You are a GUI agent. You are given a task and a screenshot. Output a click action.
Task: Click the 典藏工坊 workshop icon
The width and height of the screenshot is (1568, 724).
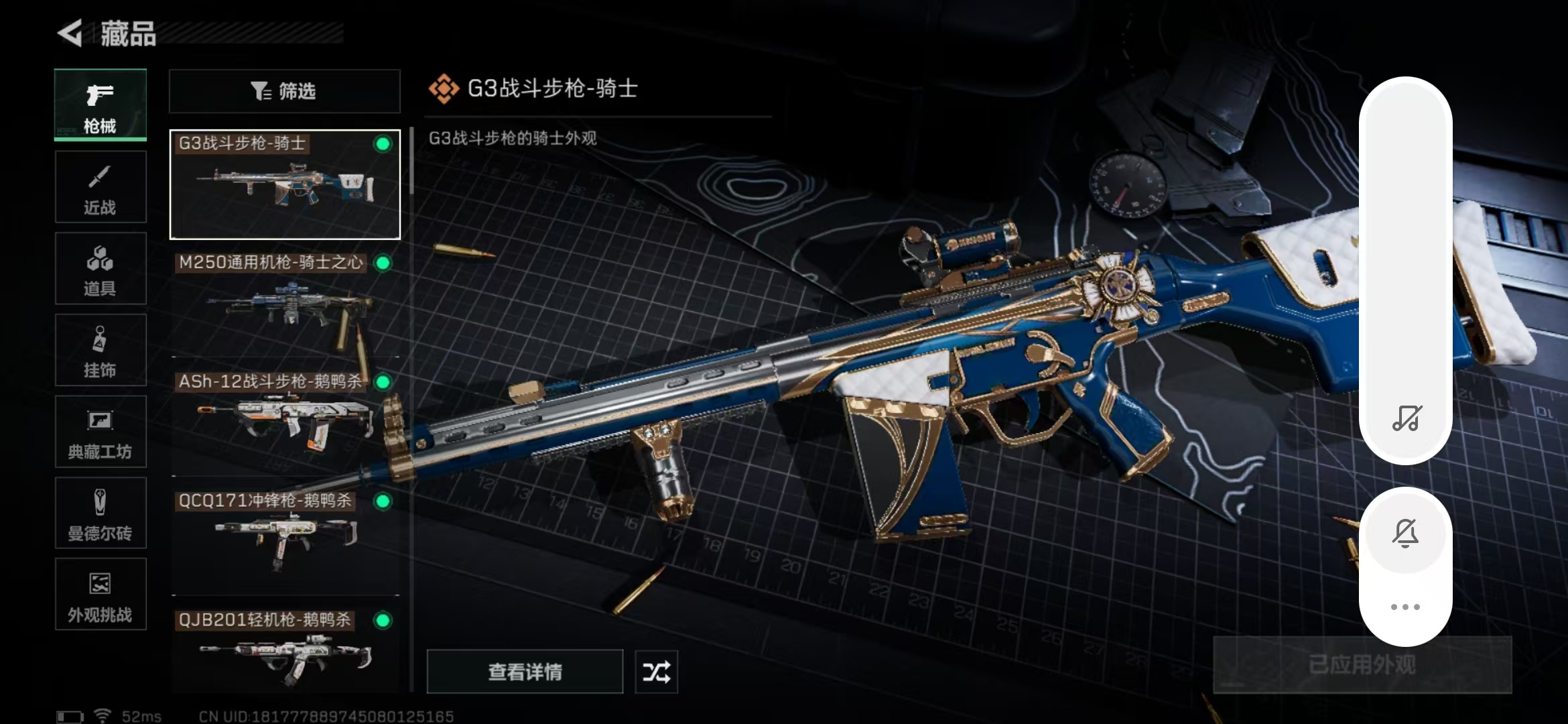100,432
